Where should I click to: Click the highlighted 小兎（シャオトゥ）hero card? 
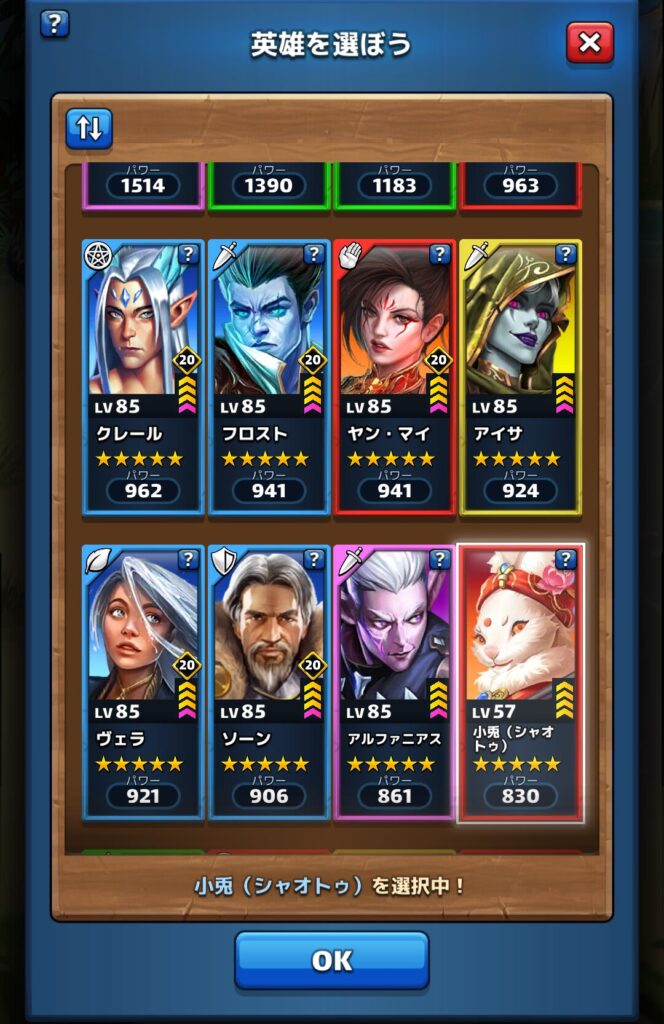point(520,682)
